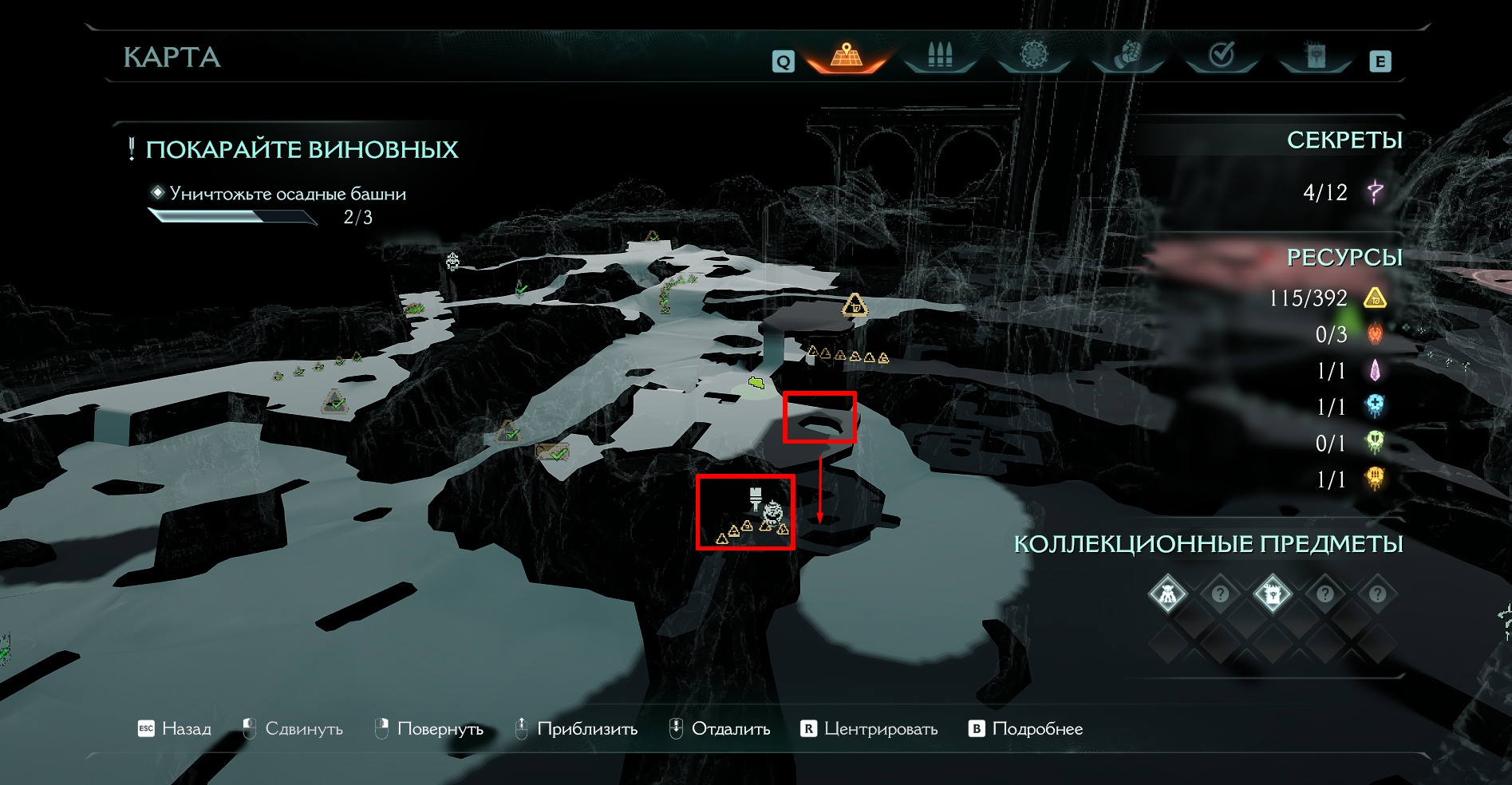Click "Назад" to go back
1512x785 pixels.
click(175, 729)
